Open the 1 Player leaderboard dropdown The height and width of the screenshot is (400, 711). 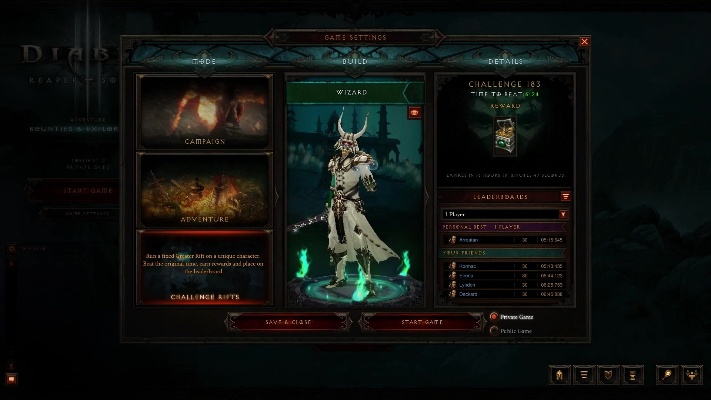point(506,214)
